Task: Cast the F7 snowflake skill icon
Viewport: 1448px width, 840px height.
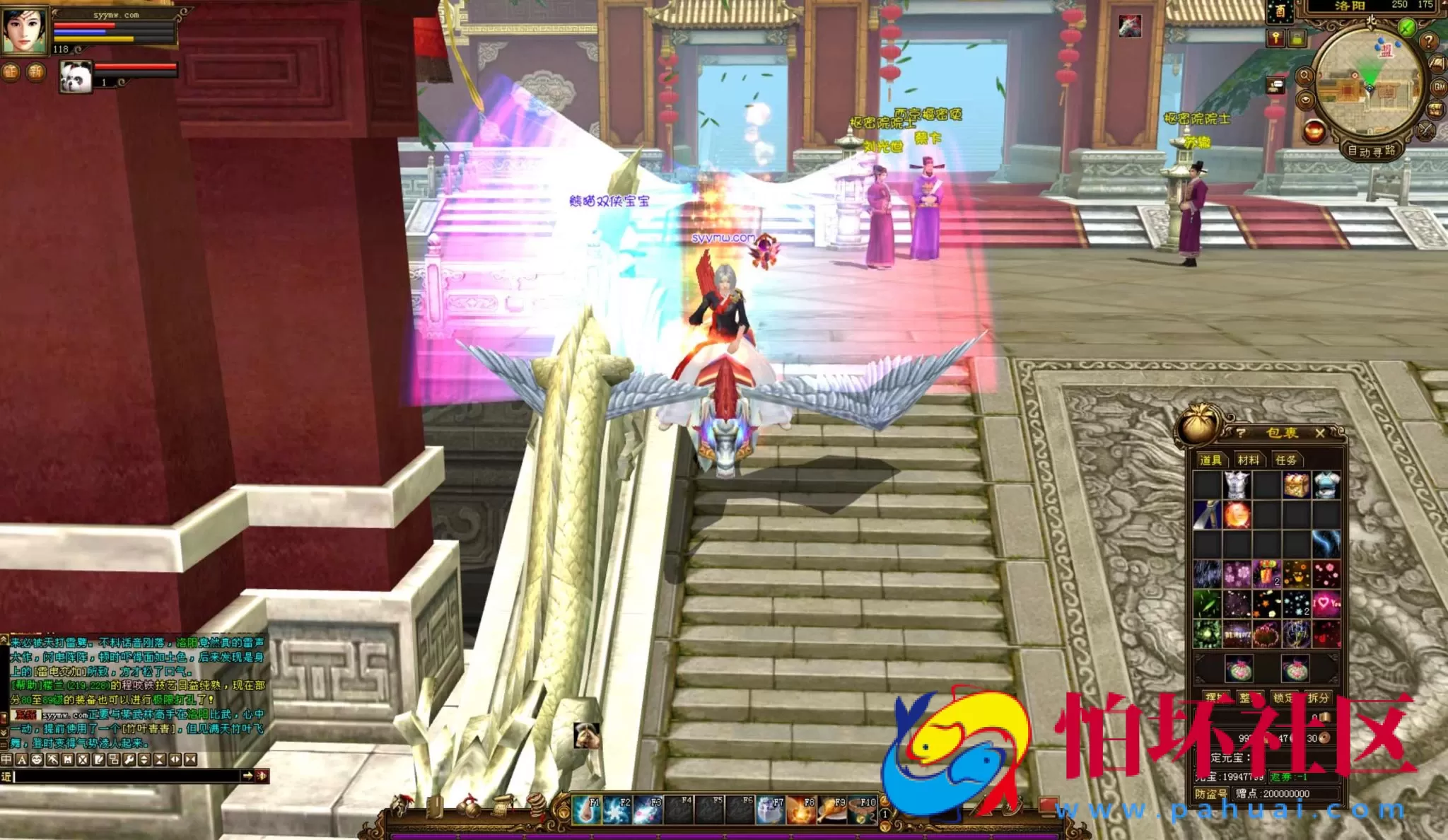Action: click(770, 810)
